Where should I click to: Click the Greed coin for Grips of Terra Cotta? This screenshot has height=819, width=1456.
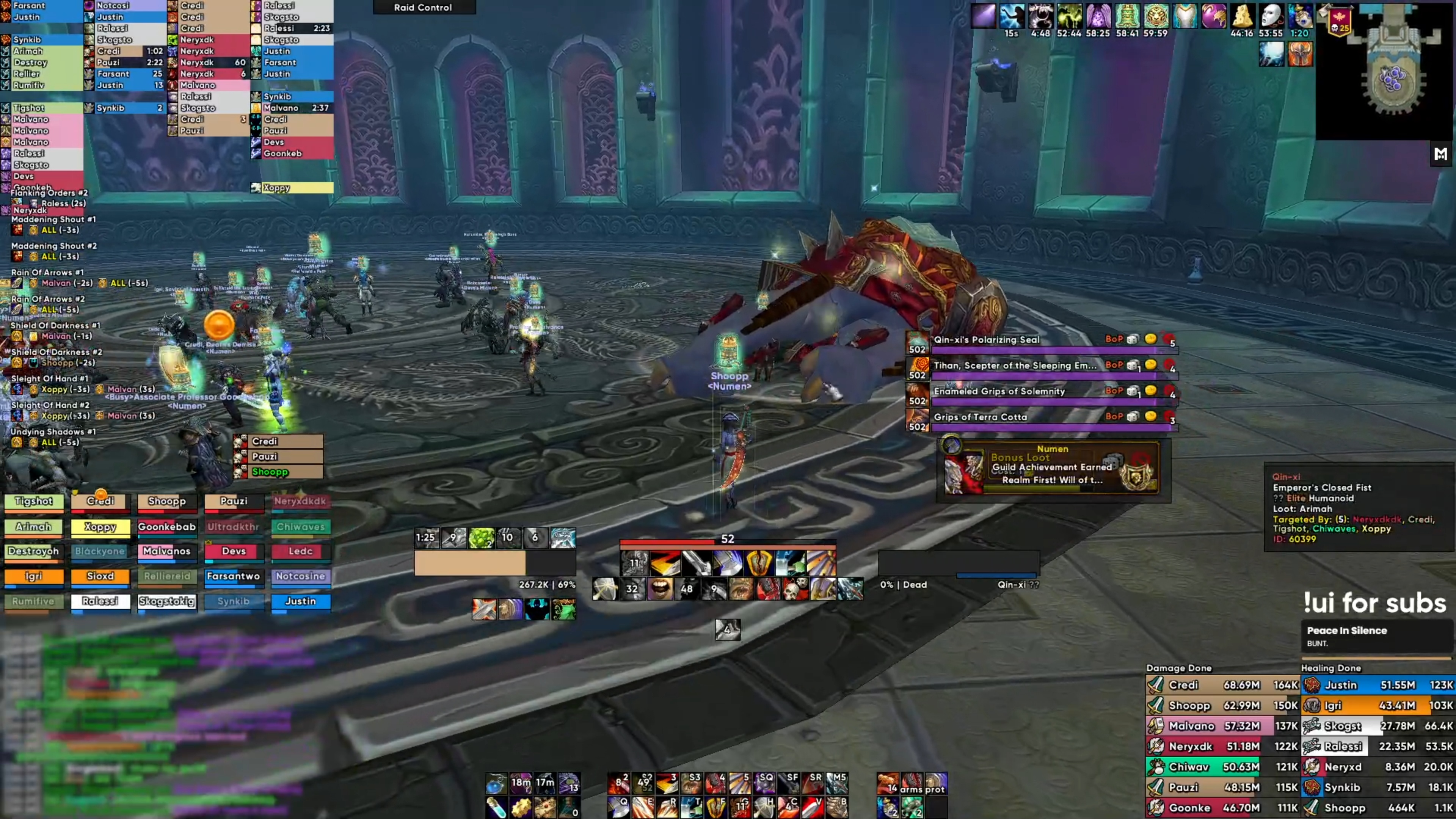(1152, 417)
